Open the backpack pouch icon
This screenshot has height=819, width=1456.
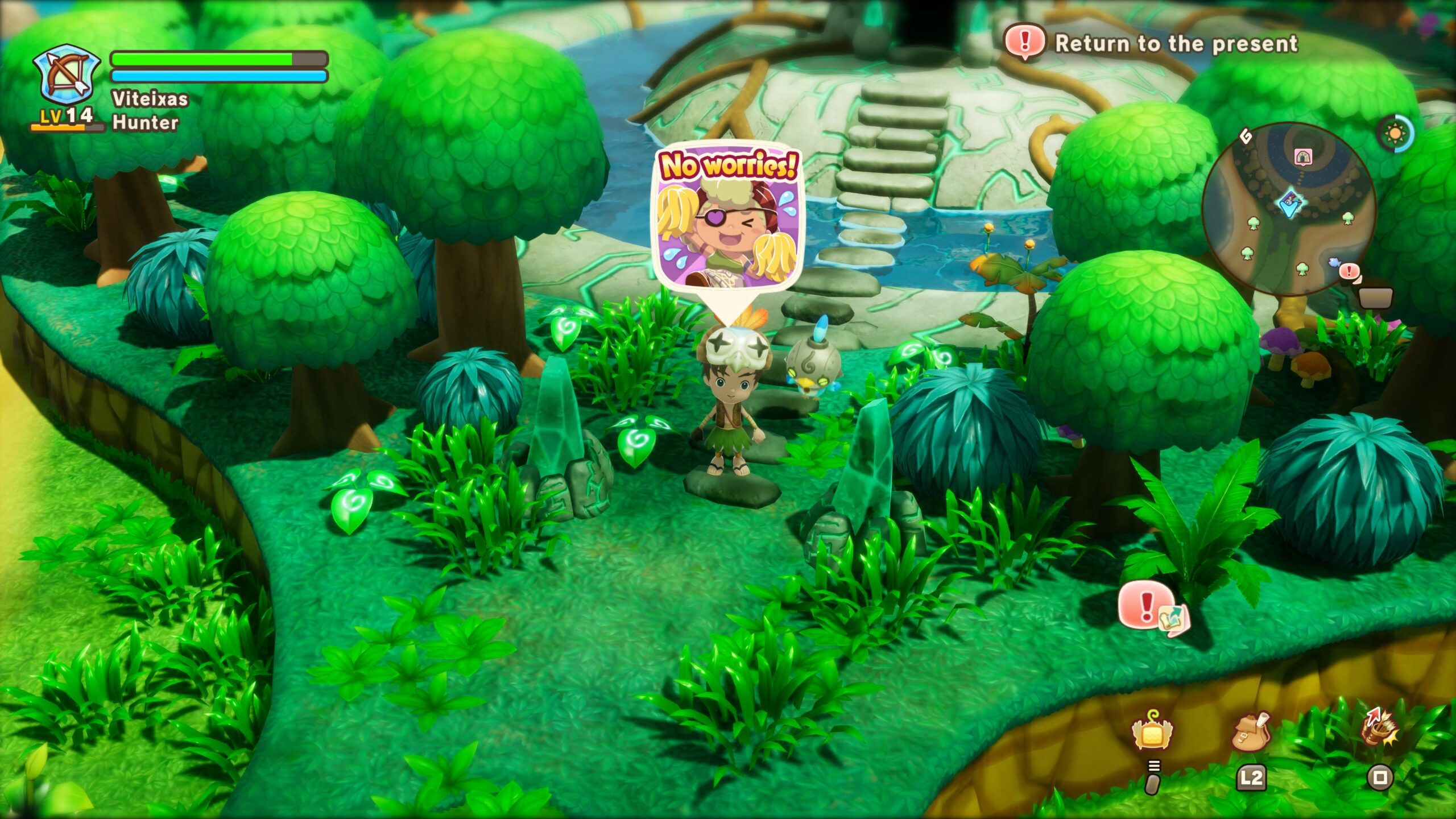1251,732
